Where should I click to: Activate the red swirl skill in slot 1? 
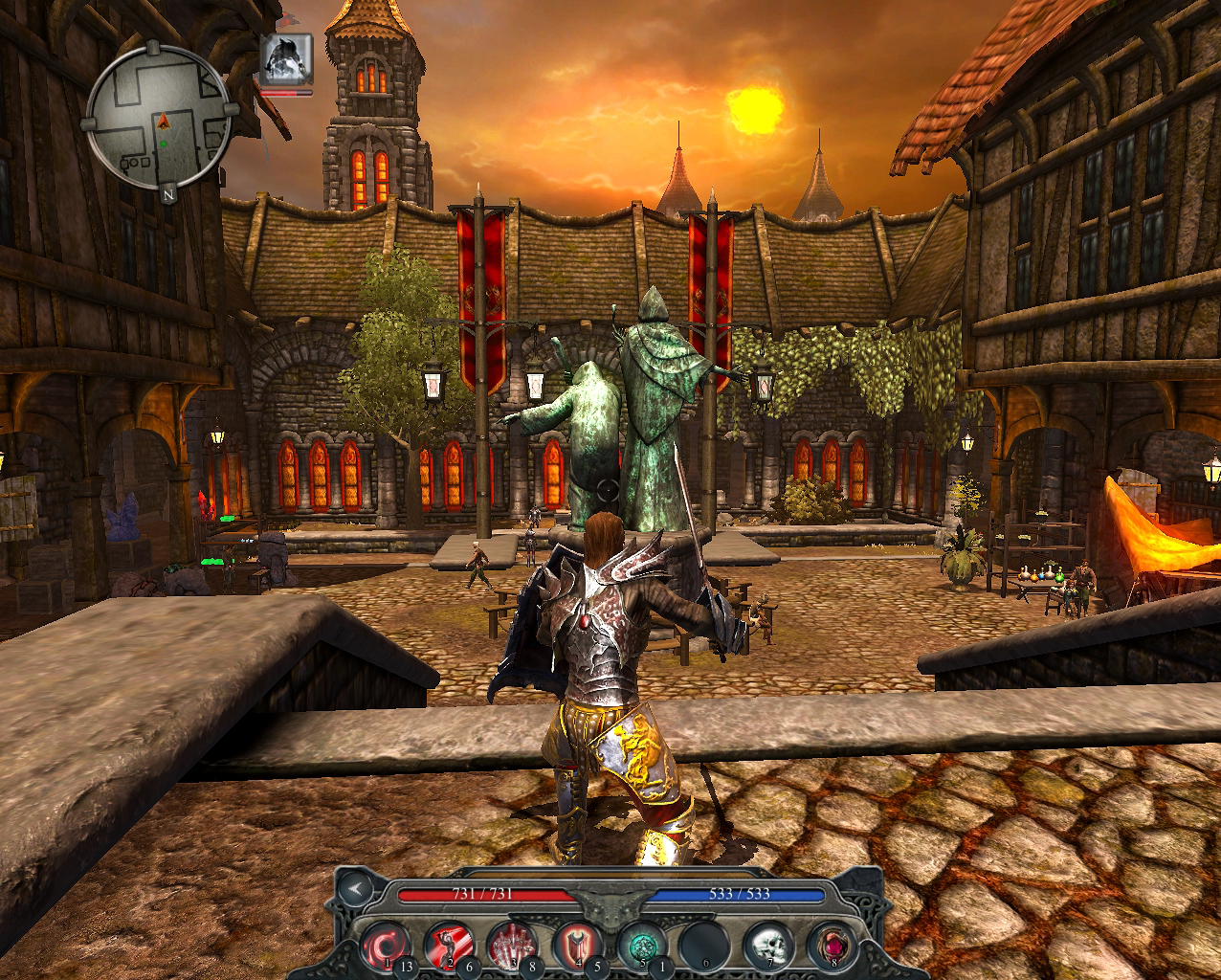[x=387, y=946]
